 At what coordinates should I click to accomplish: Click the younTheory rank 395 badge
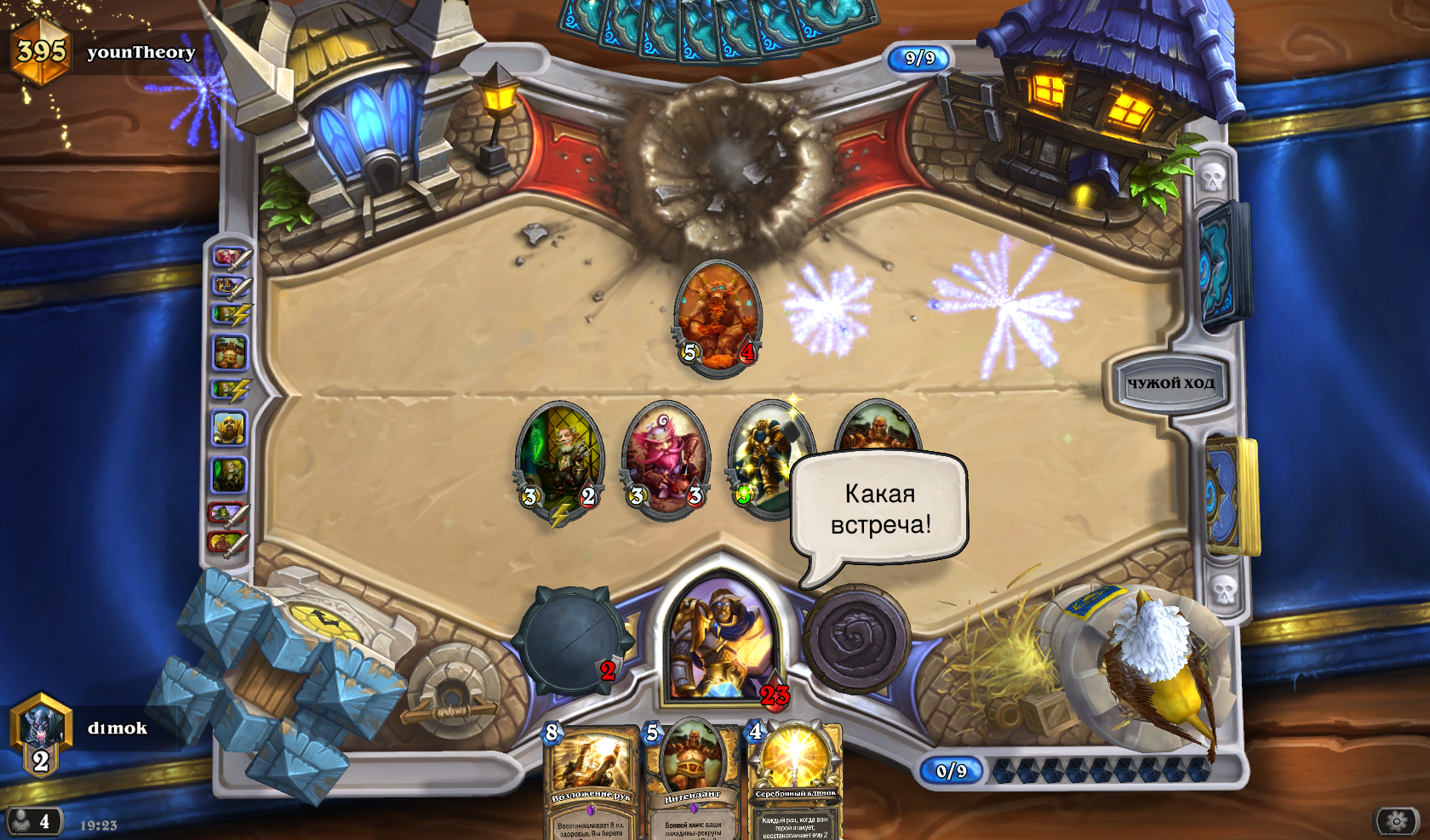pyautogui.click(x=40, y=51)
